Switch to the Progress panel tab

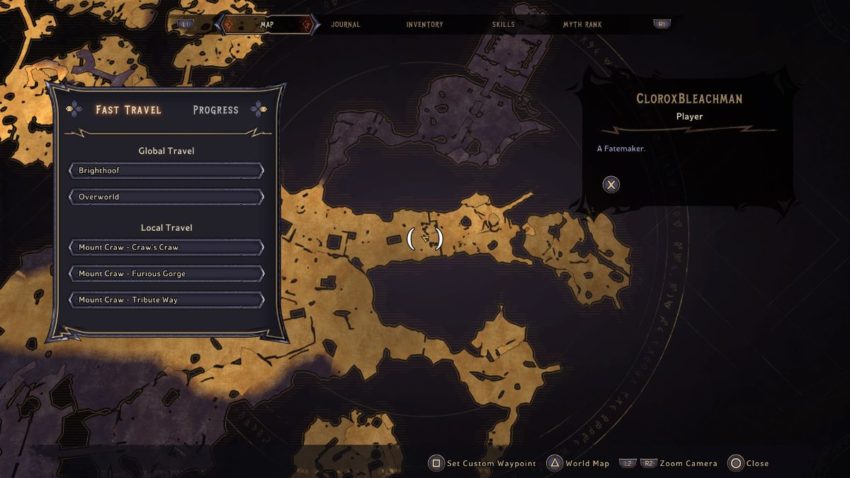(x=215, y=110)
